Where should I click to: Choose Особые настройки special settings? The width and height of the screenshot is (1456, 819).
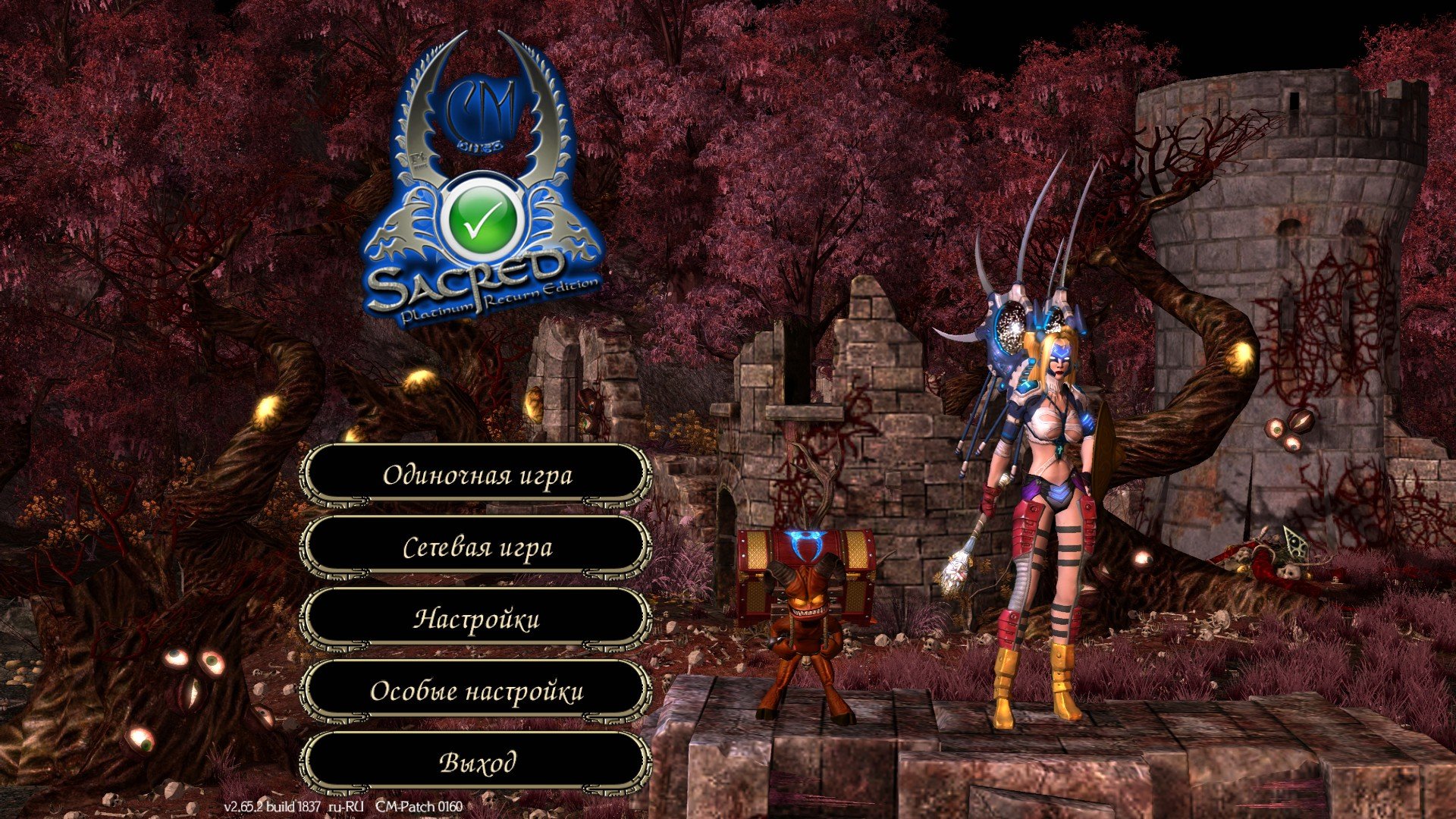[x=477, y=691]
